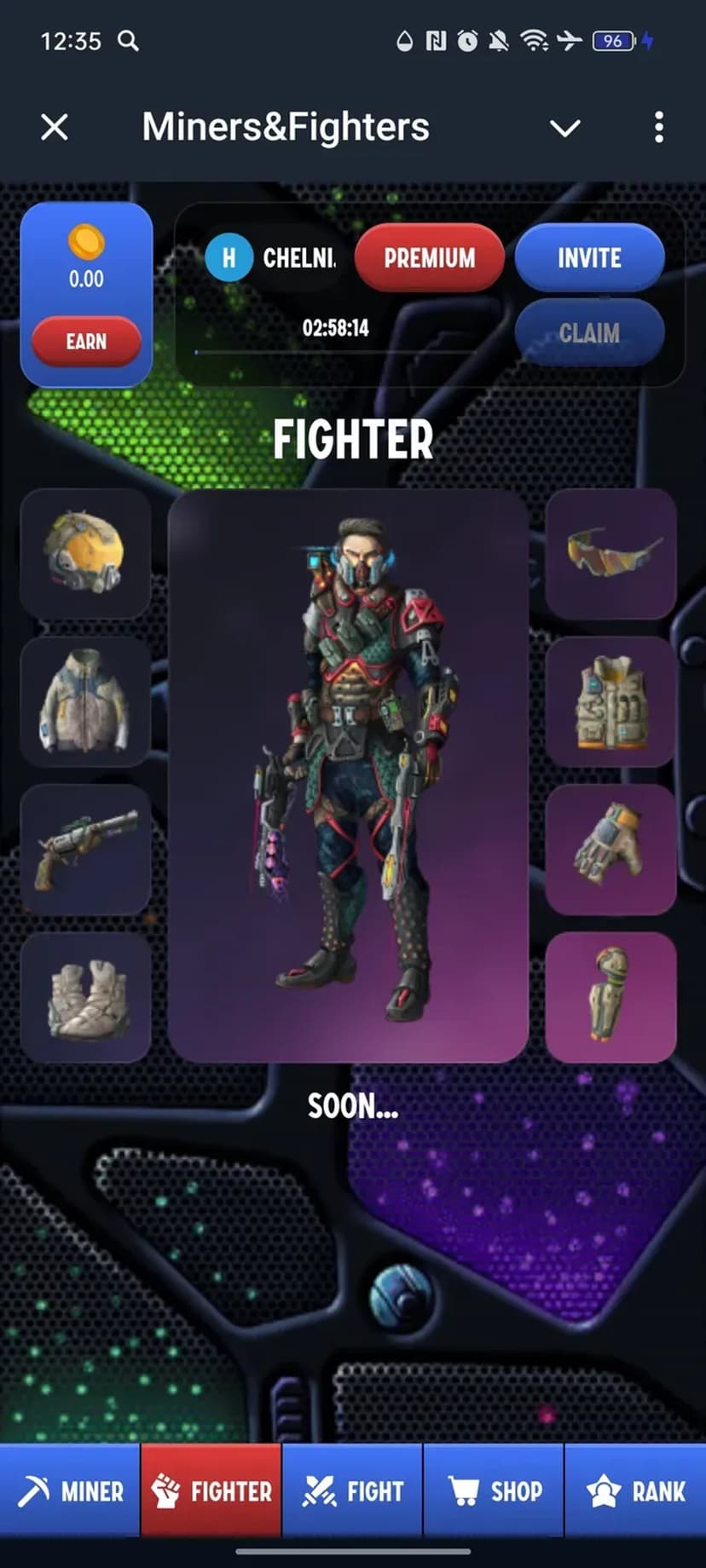The height and width of the screenshot is (1568, 706).
Task: Open the PREMIUM offer
Action: click(x=429, y=258)
